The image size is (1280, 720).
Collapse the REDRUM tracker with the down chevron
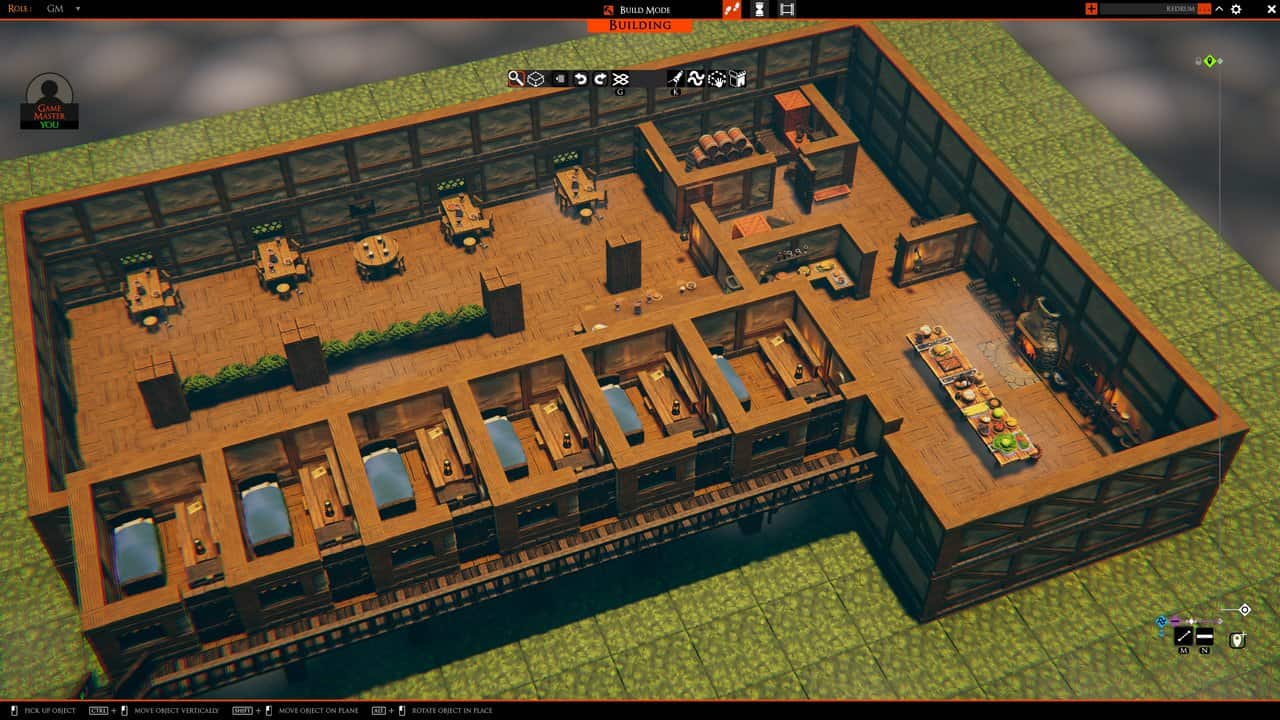tap(1218, 9)
